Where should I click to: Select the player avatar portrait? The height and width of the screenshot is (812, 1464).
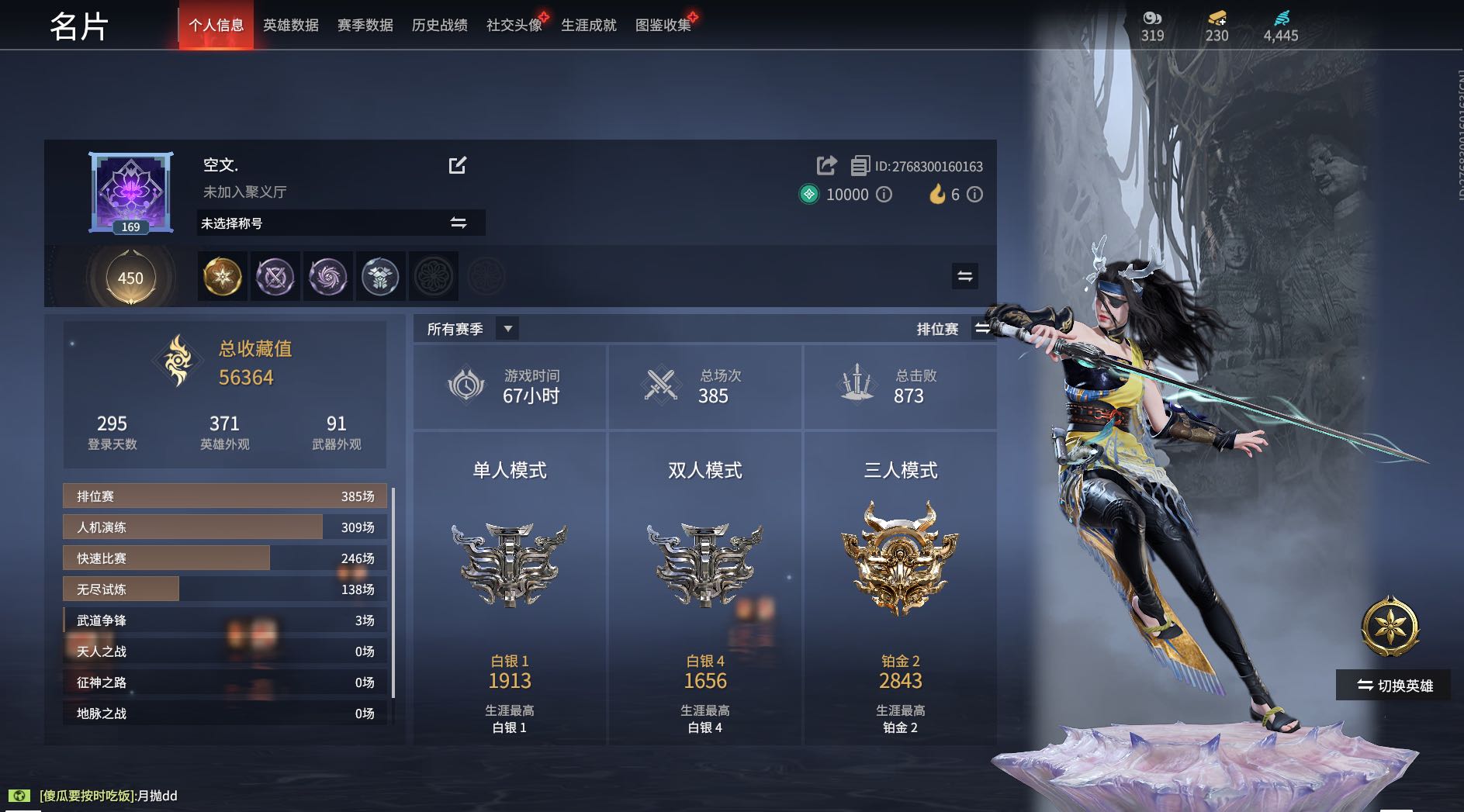point(131,192)
